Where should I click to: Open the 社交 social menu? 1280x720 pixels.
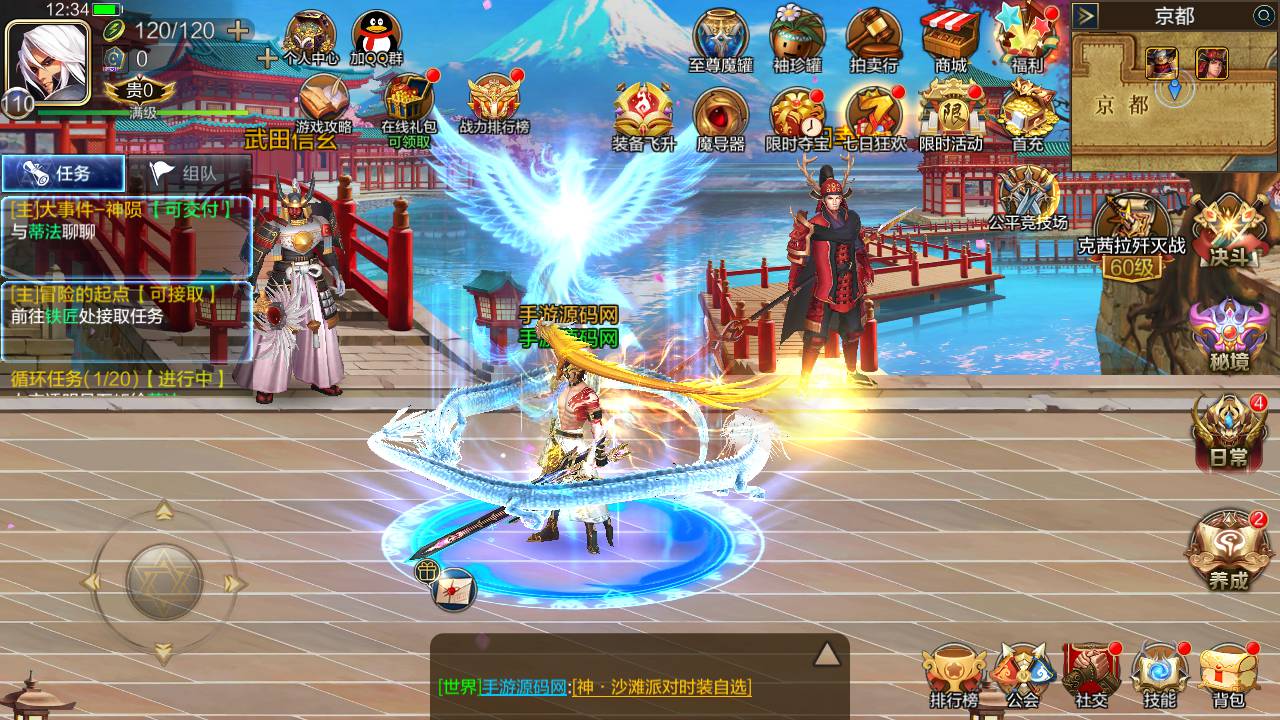(x=1091, y=673)
